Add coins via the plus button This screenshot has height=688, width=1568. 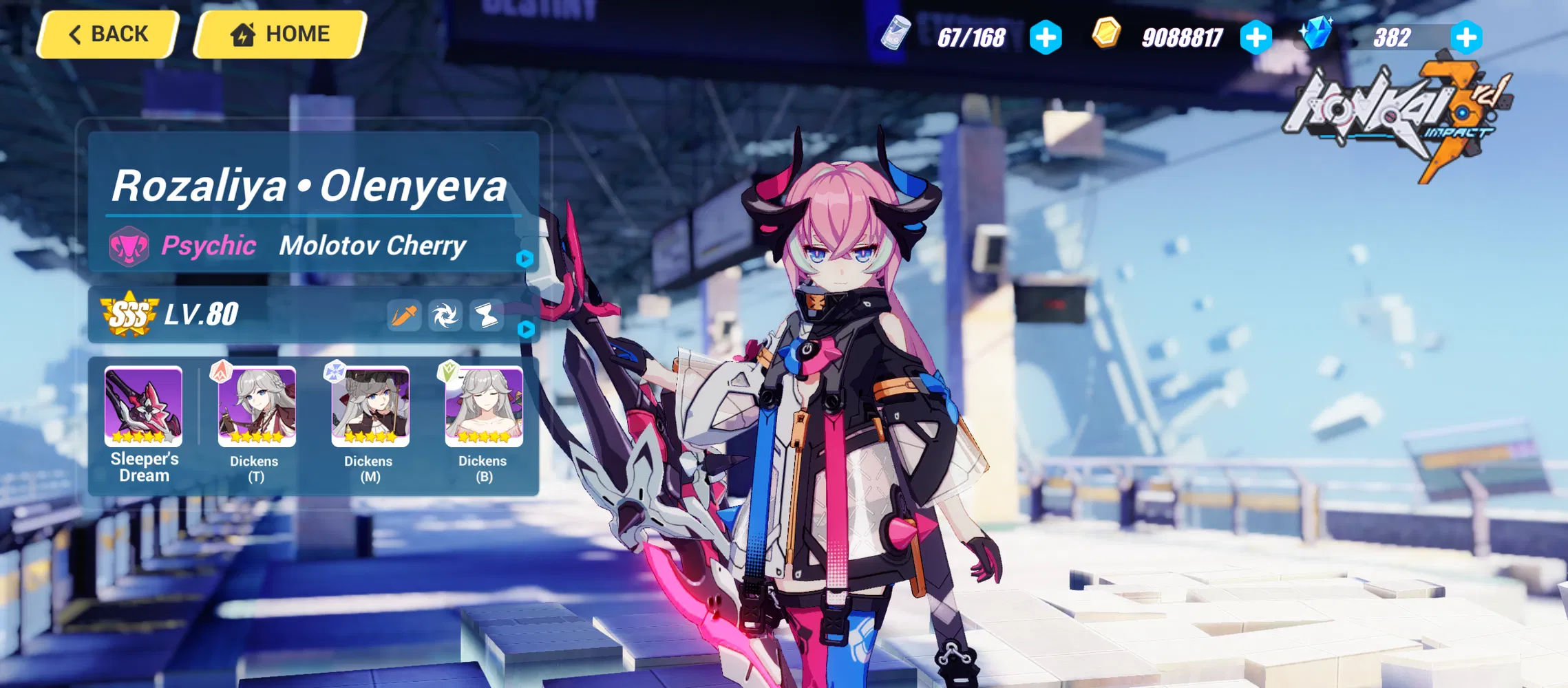click(1256, 38)
